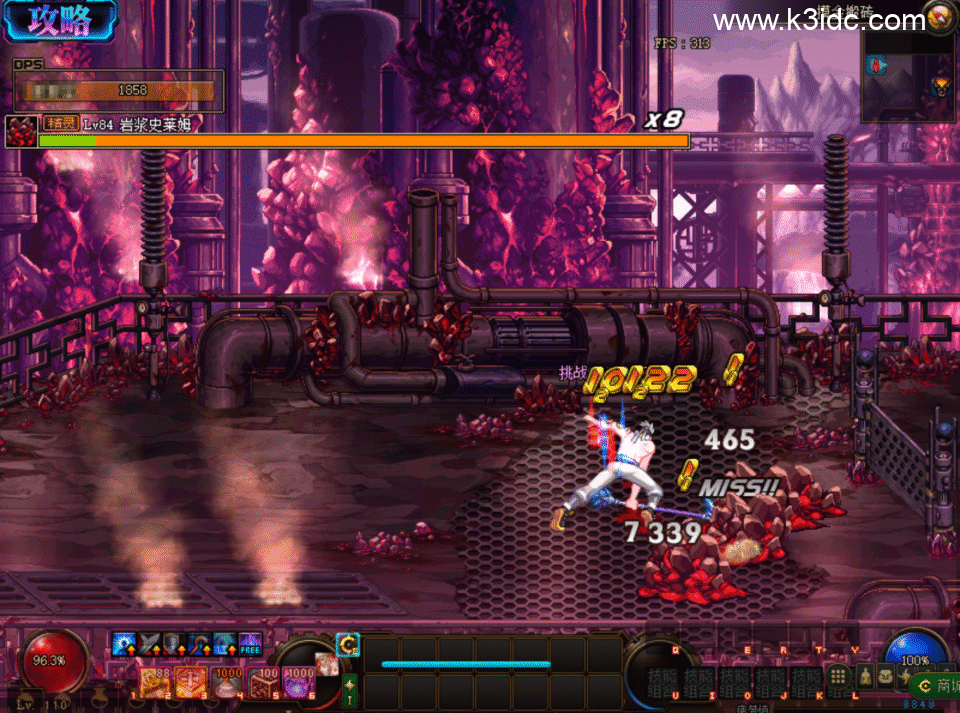Viewport: 960px width, 713px height.
Task: Use the scroll item in hotbar slot 1
Action: (155, 682)
